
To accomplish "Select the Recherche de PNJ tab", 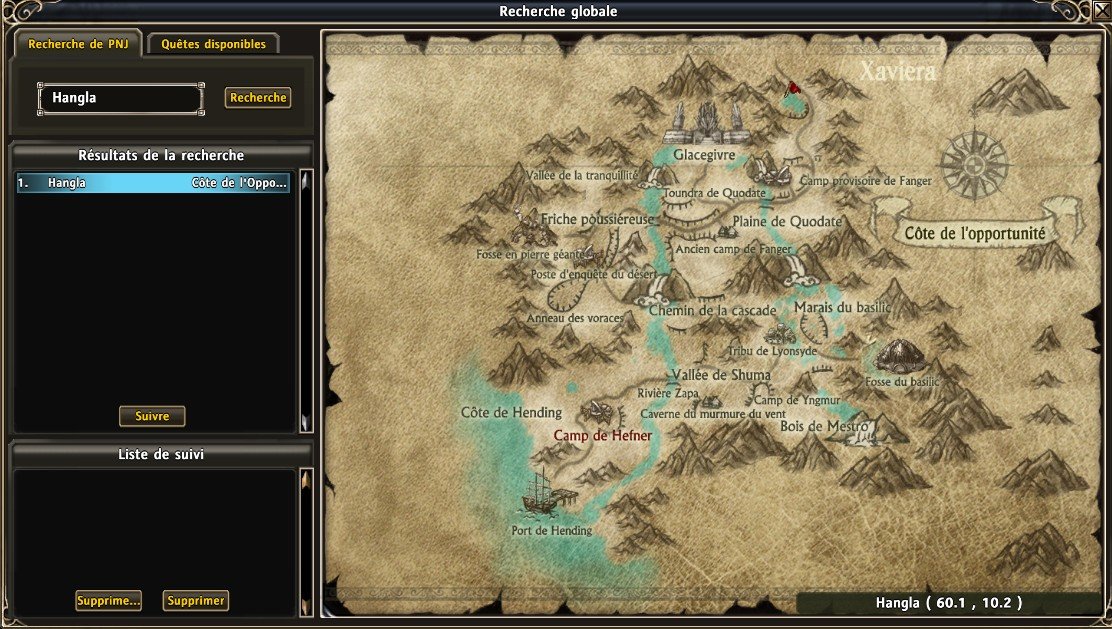I will point(77,44).
